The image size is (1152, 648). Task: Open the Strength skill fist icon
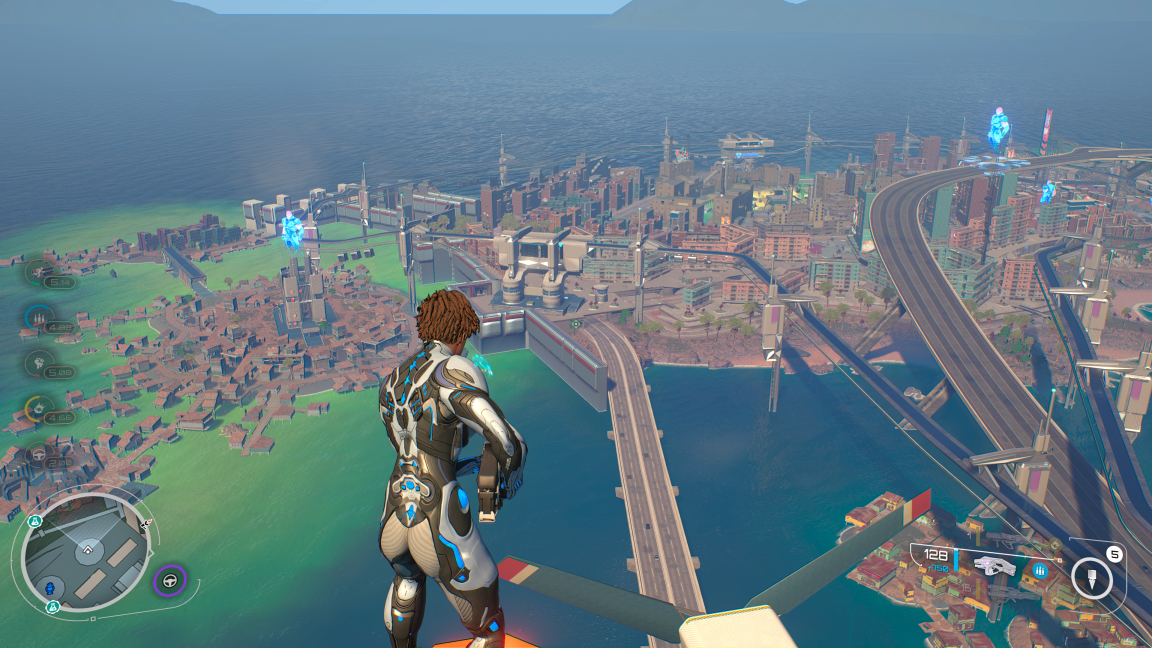39,362
